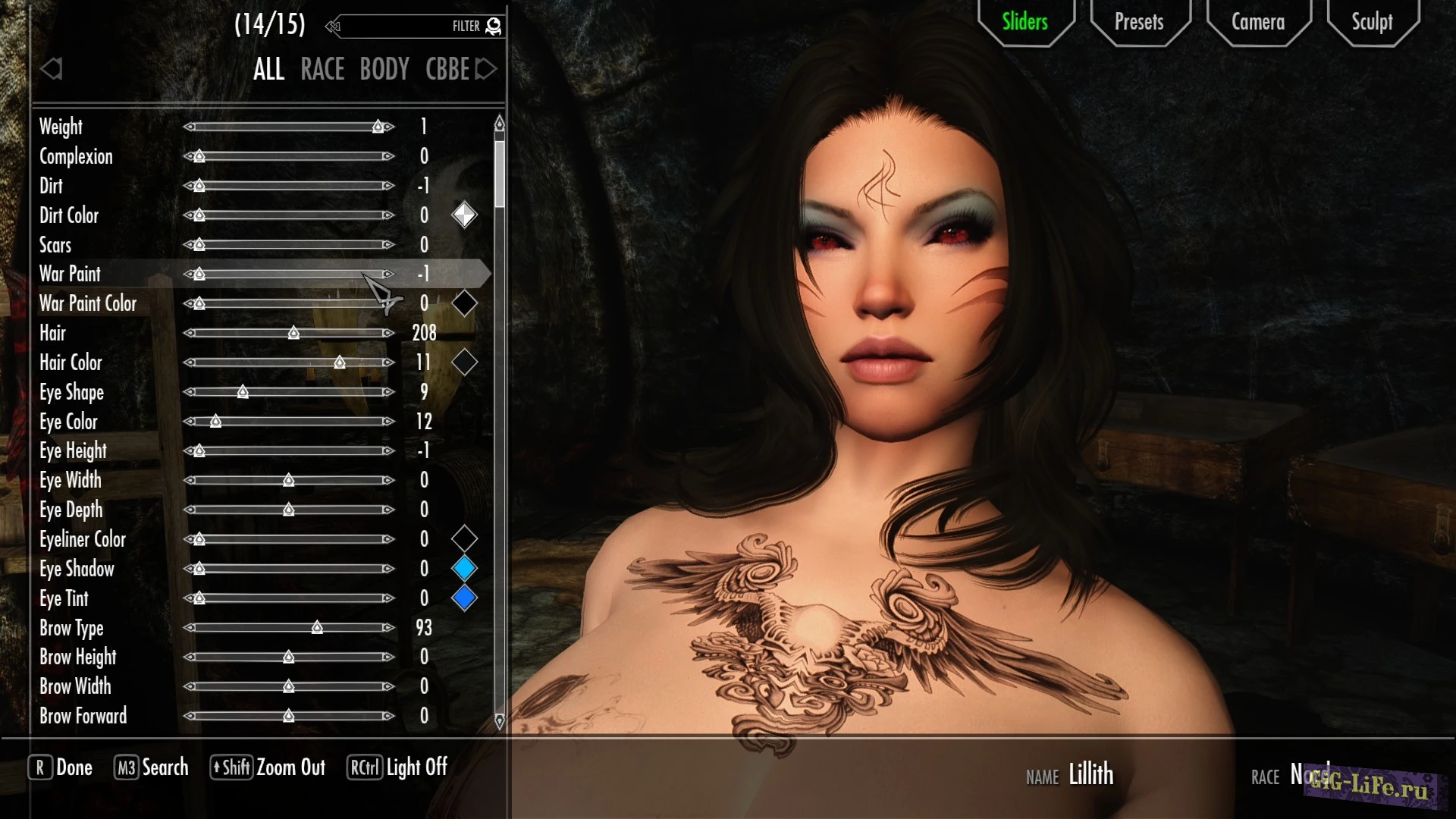Click the Brow Type slider
Image resolution: width=1456 pixels, height=819 pixels.
coord(289,628)
